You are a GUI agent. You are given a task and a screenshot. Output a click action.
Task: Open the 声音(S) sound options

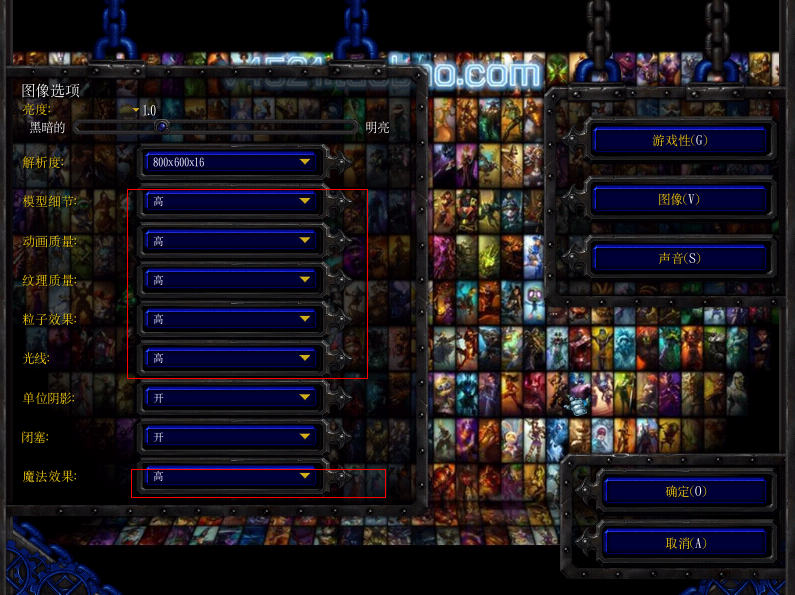[x=680, y=259]
